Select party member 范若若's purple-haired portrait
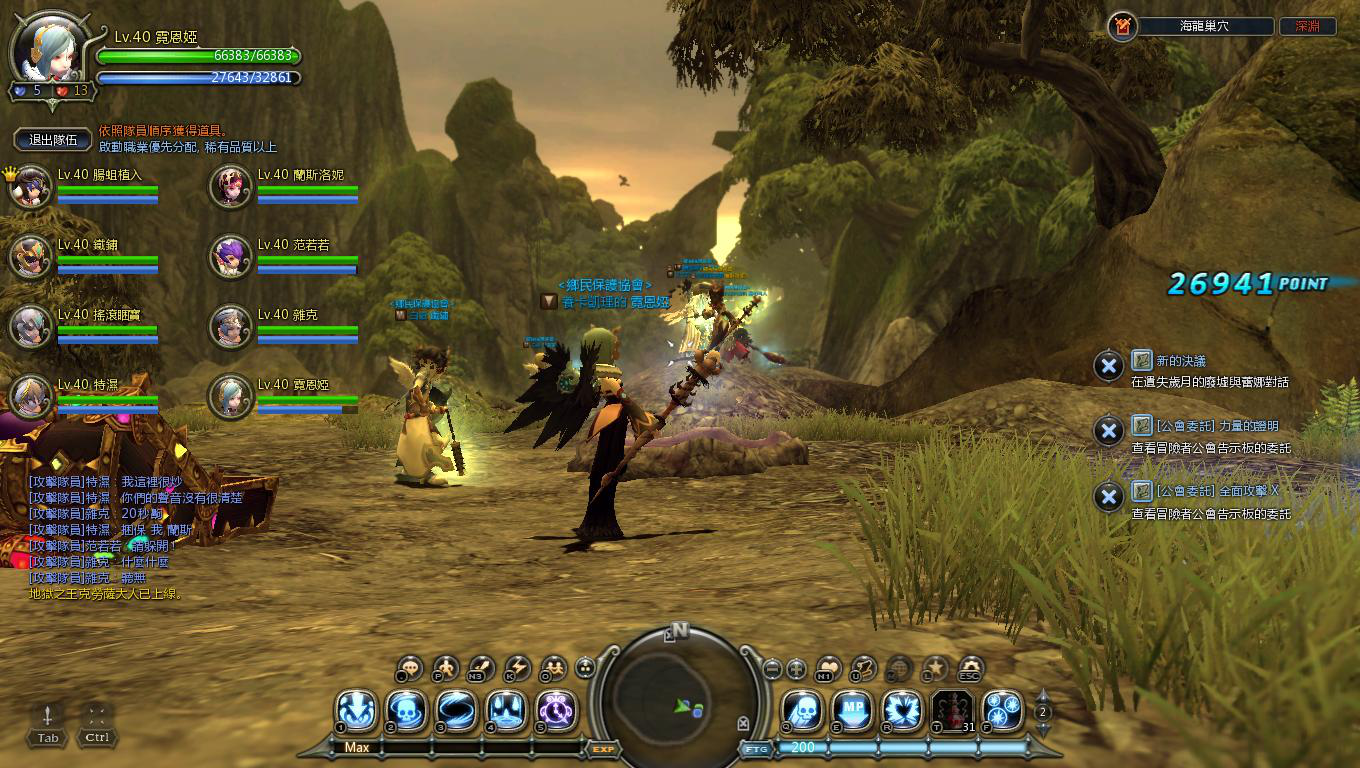 pos(231,257)
